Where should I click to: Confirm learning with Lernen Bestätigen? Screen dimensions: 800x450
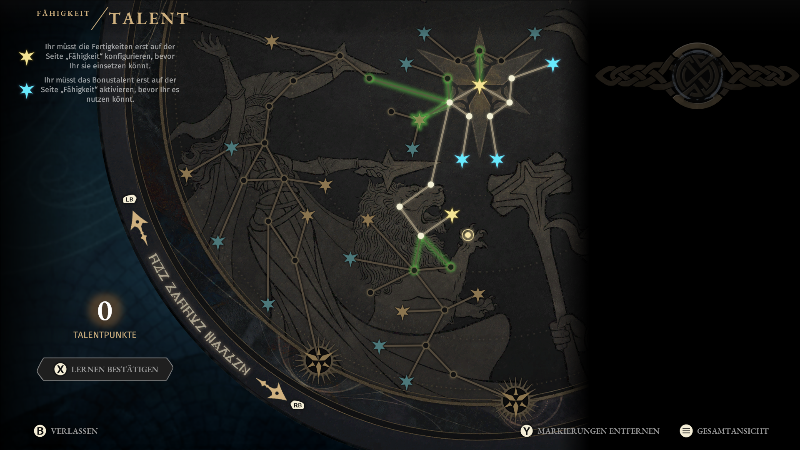[x=105, y=369]
